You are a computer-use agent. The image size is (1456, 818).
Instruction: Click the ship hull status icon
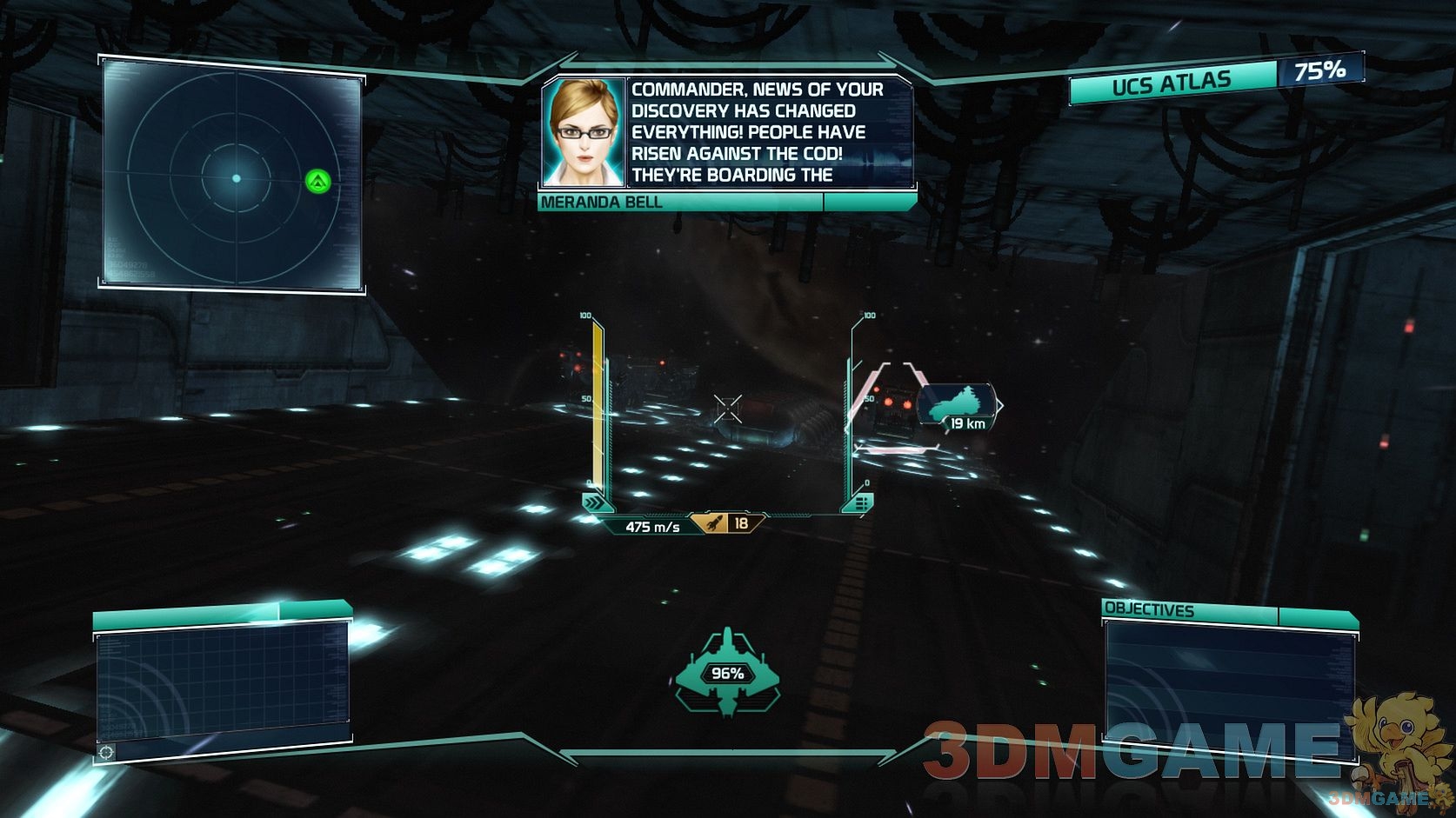coord(727,674)
